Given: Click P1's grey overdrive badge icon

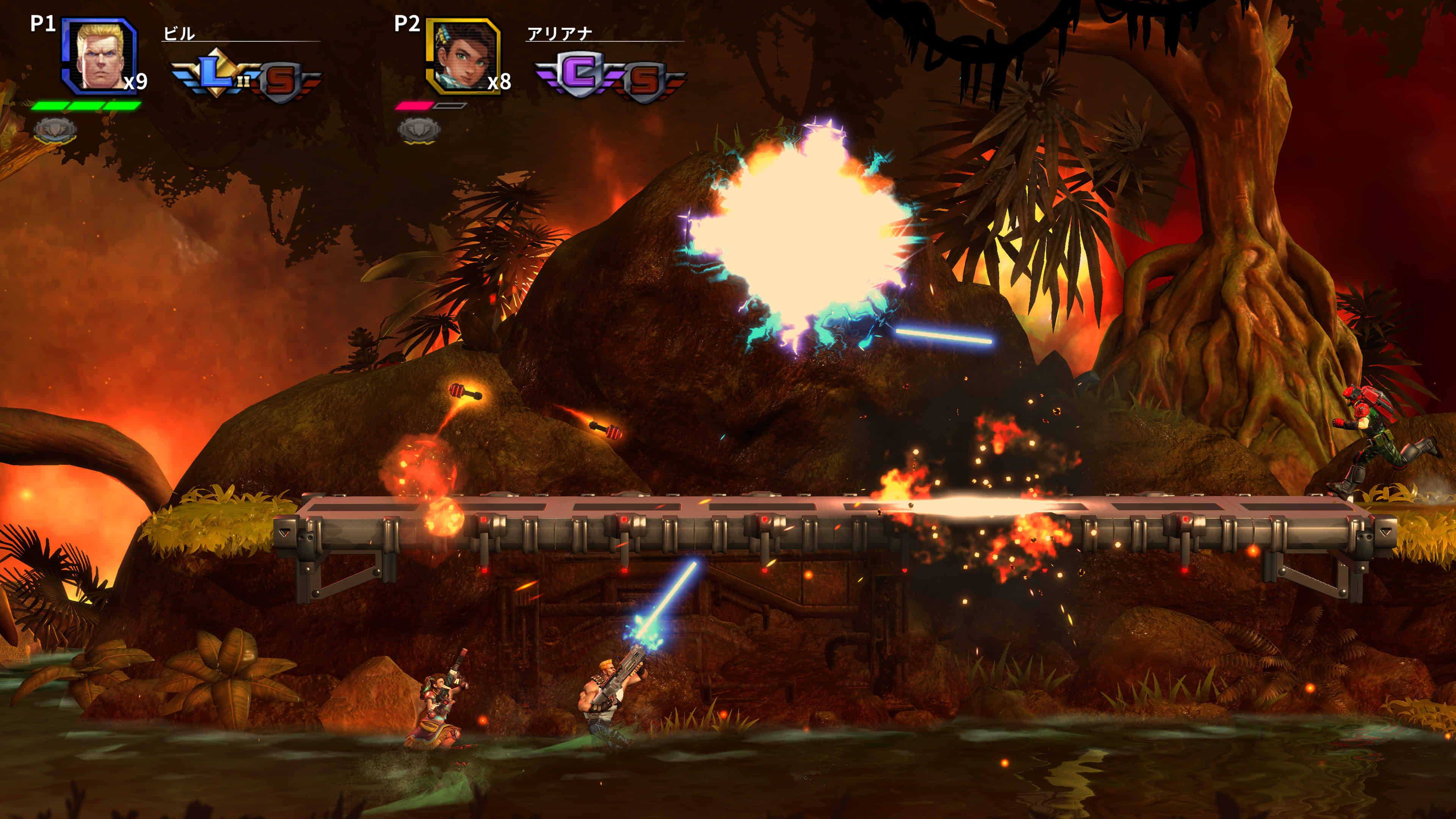Looking at the screenshot, I should coord(55,130).
